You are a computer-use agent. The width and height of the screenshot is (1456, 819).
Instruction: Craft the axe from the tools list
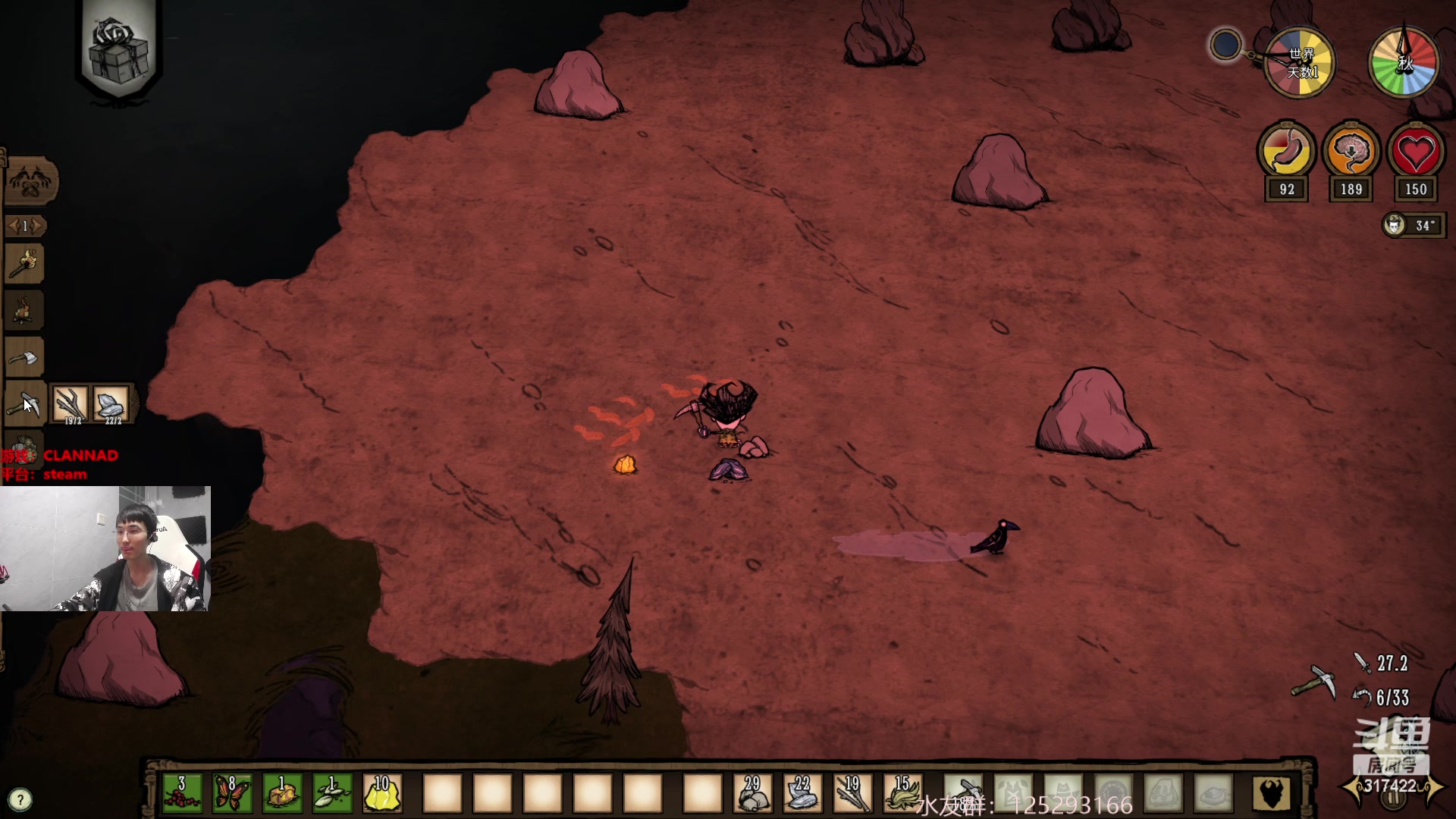click(25, 356)
